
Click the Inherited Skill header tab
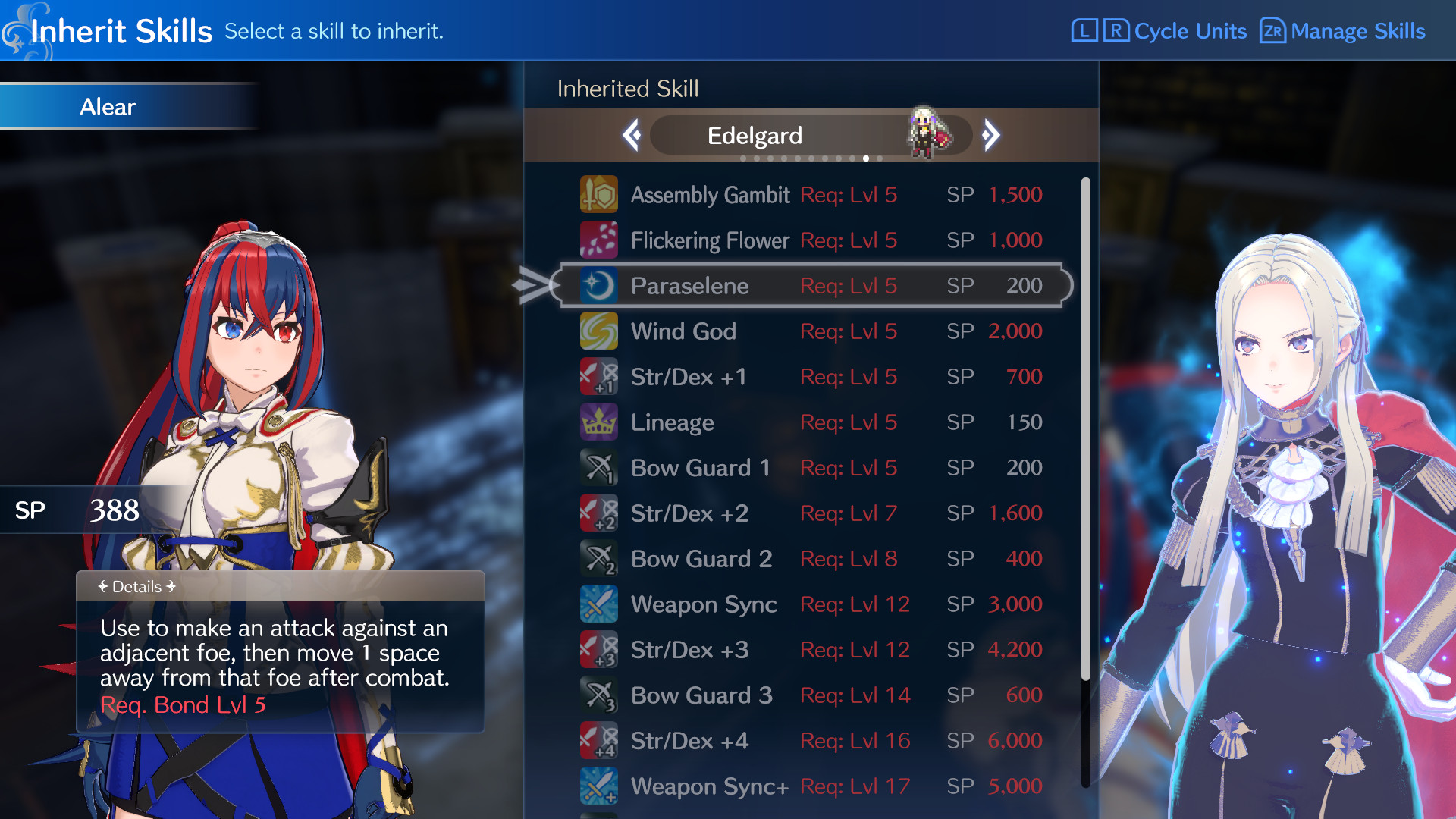[627, 89]
